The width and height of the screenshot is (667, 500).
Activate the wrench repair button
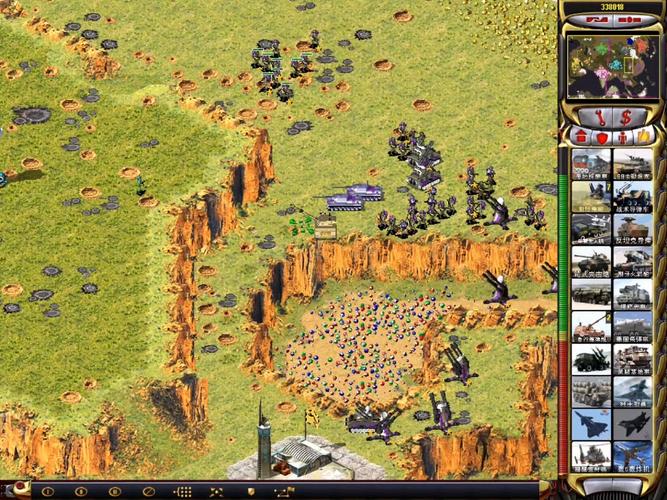[x=600, y=116]
